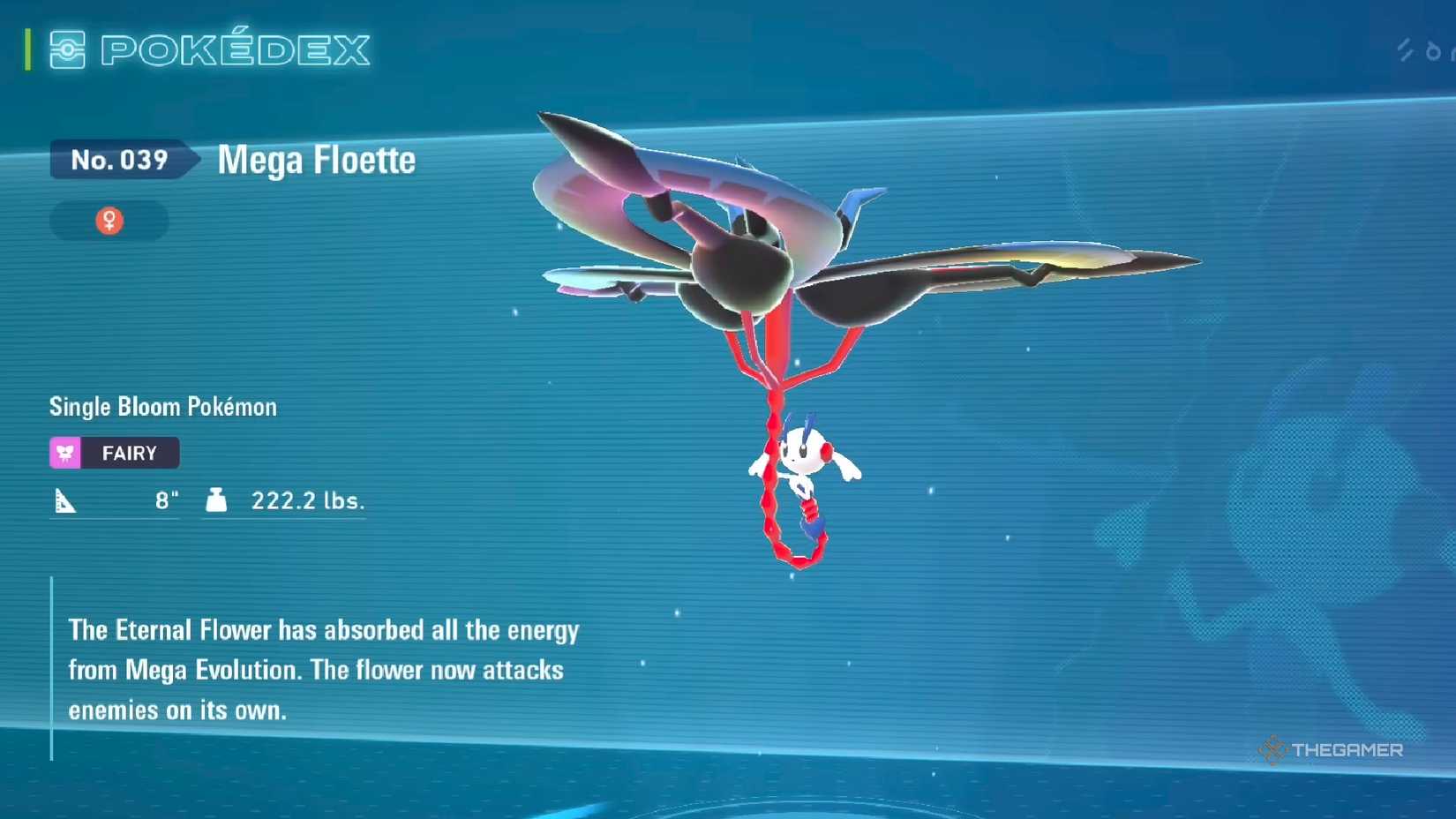The height and width of the screenshot is (819, 1456).
Task: Open the weight value dropdown showing 222.2 lbs
Action: coord(306,500)
